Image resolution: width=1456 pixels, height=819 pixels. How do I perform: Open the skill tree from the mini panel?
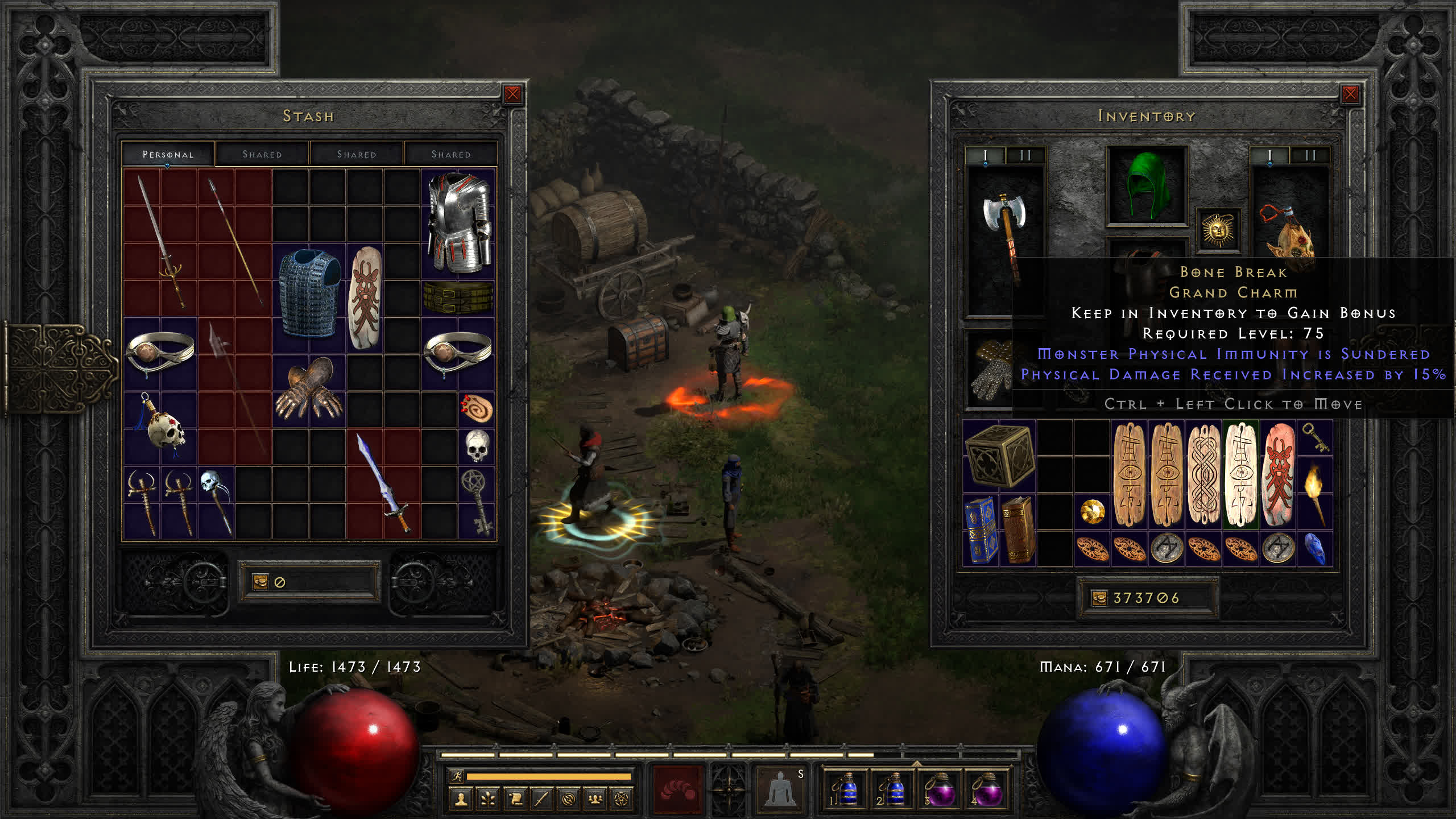(x=488, y=800)
